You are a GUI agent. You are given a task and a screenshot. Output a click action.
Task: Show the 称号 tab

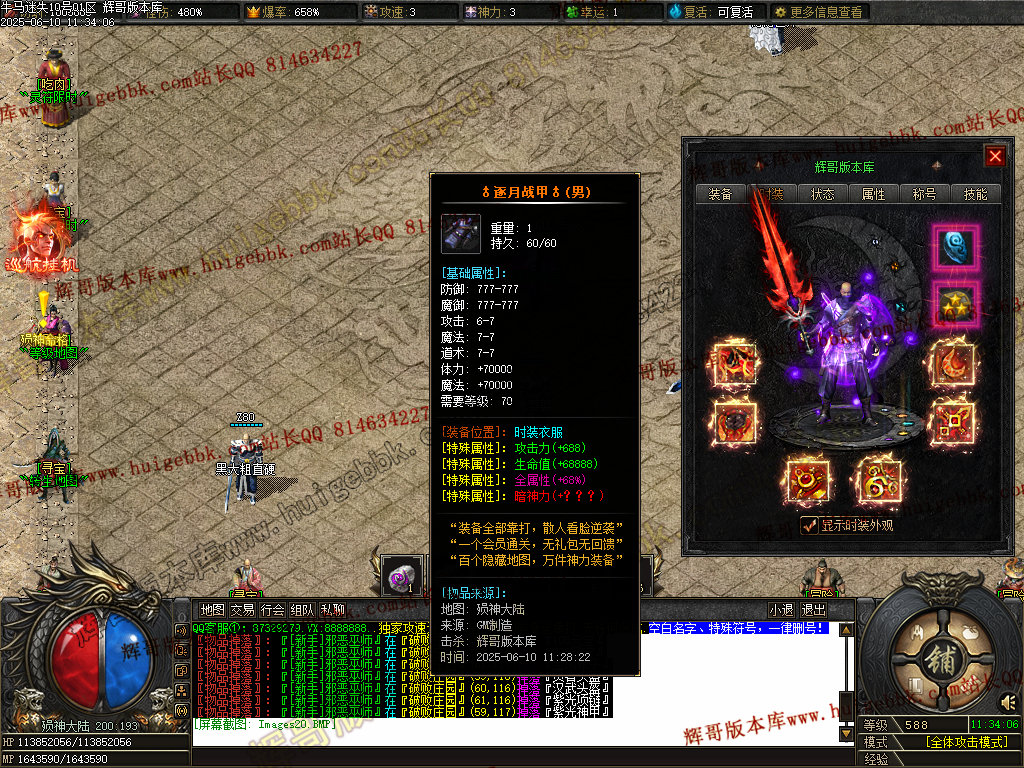click(924, 194)
